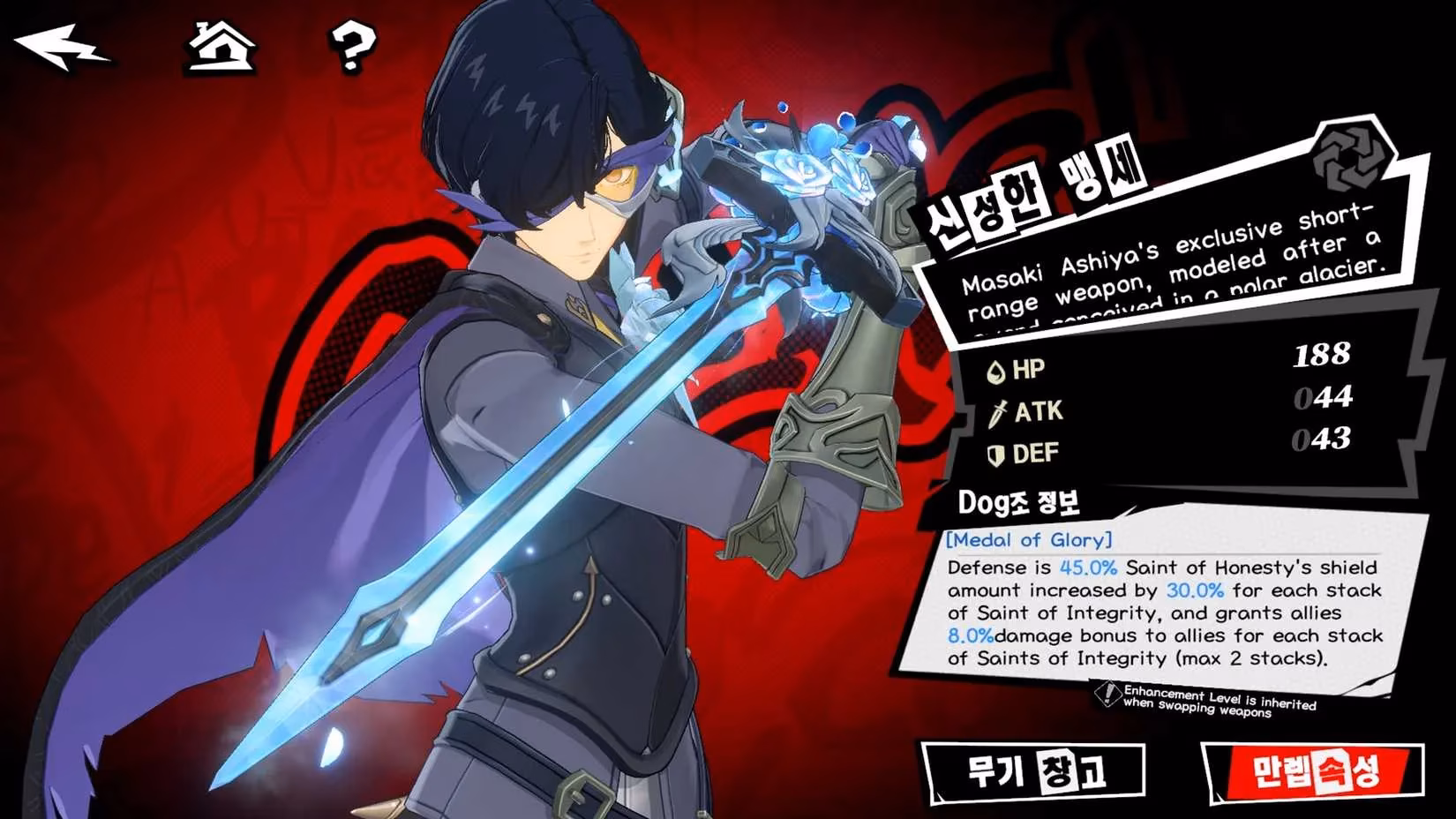The image size is (1456, 819).
Task: Click the HP droplet icon
Action: (995, 372)
